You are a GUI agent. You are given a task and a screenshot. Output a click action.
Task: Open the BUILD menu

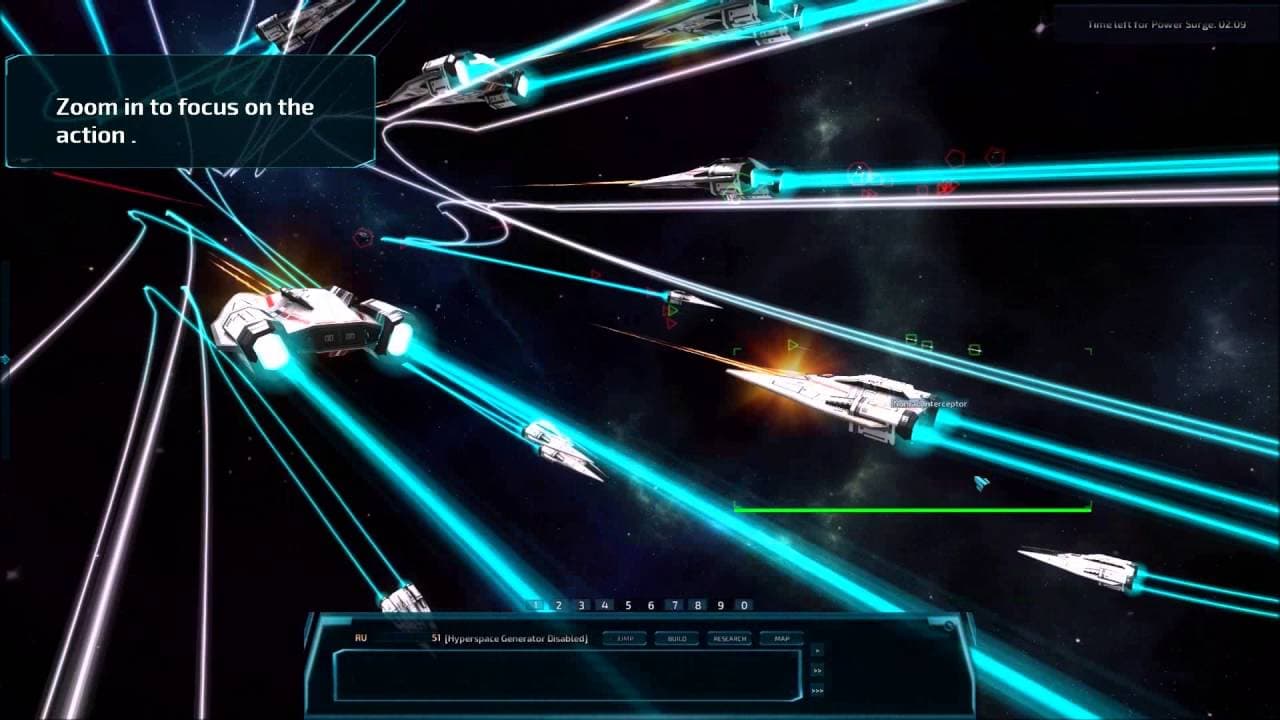[x=676, y=637]
